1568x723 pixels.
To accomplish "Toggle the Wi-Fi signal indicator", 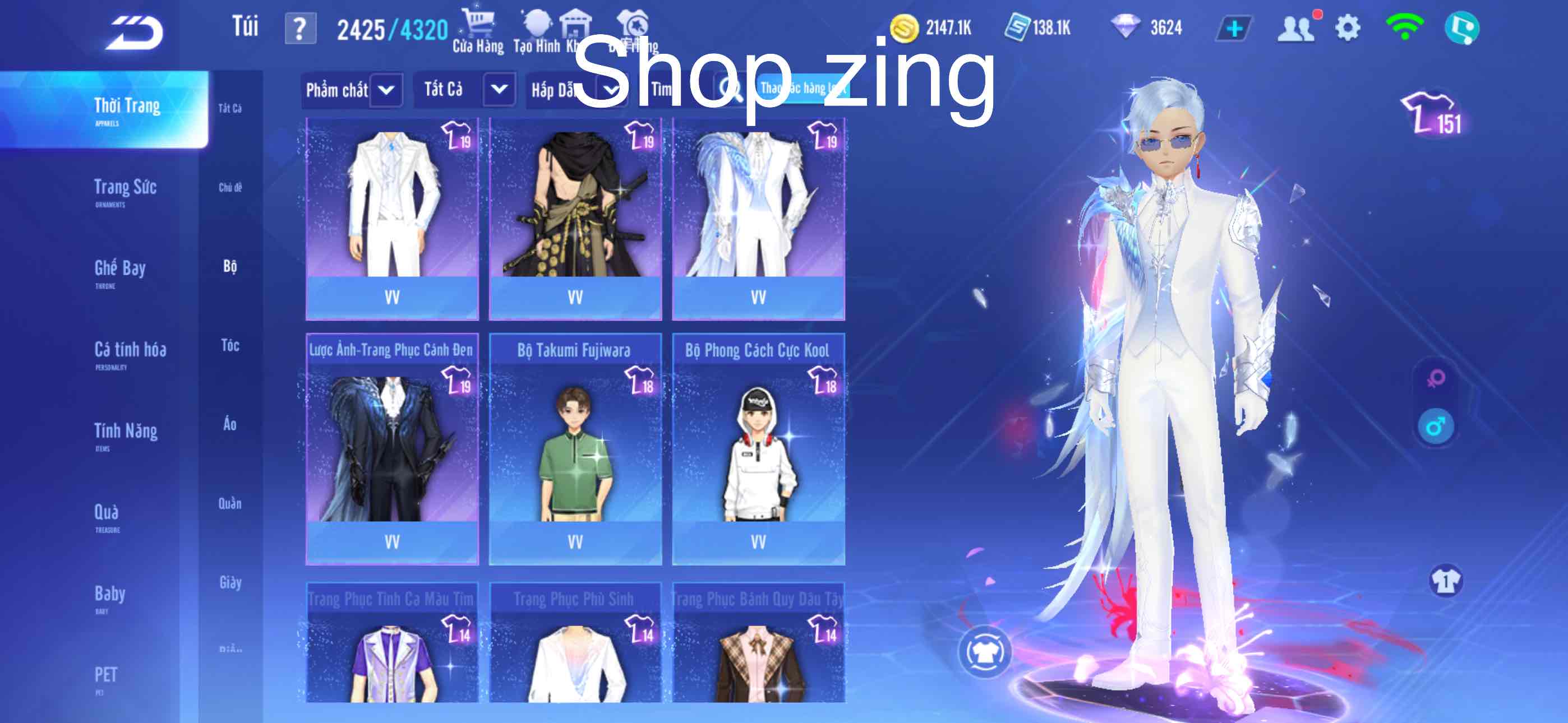I will [x=1406, y=27].
